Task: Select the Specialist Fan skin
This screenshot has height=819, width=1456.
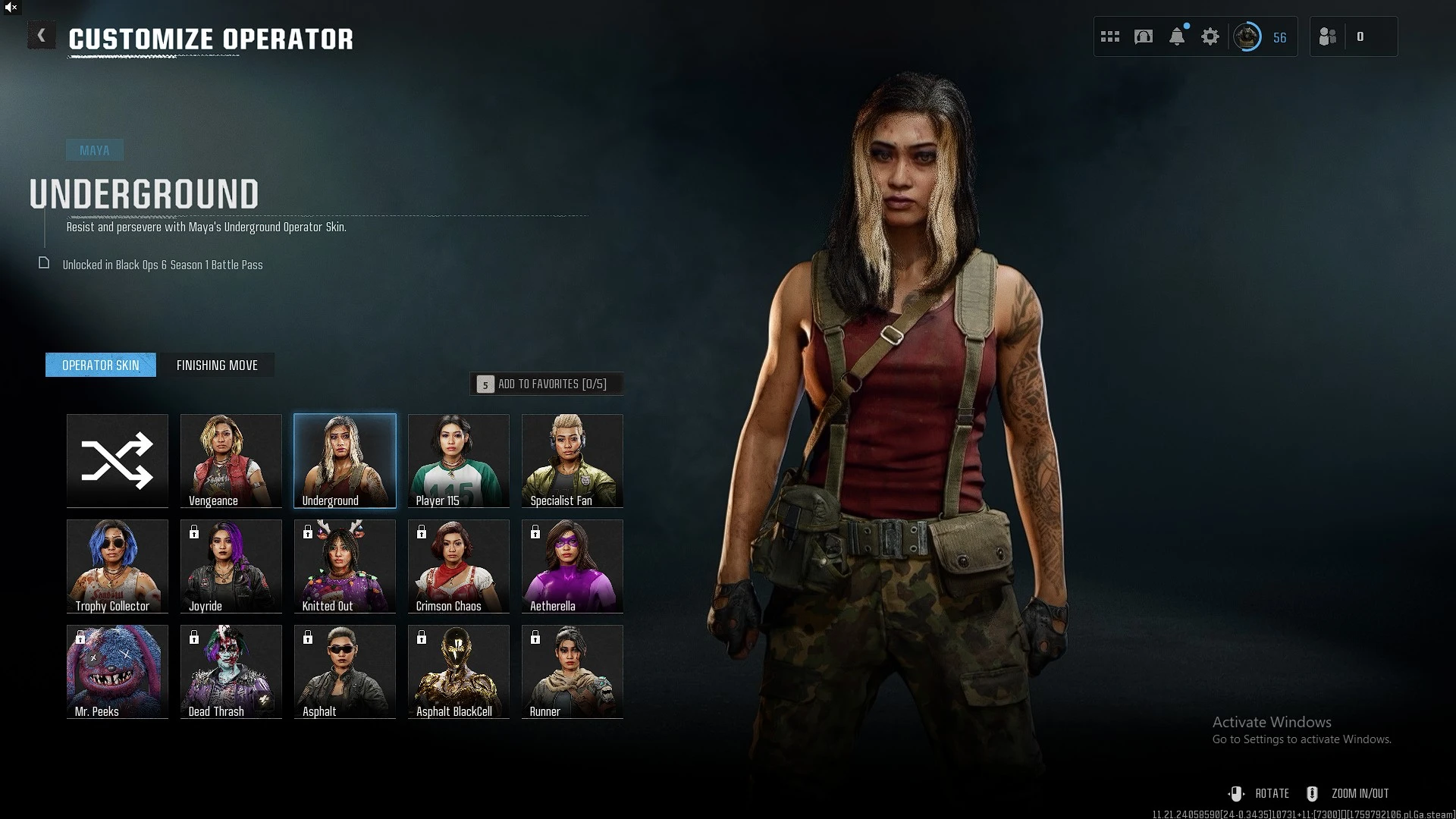Action: click(x=573, y=460)
